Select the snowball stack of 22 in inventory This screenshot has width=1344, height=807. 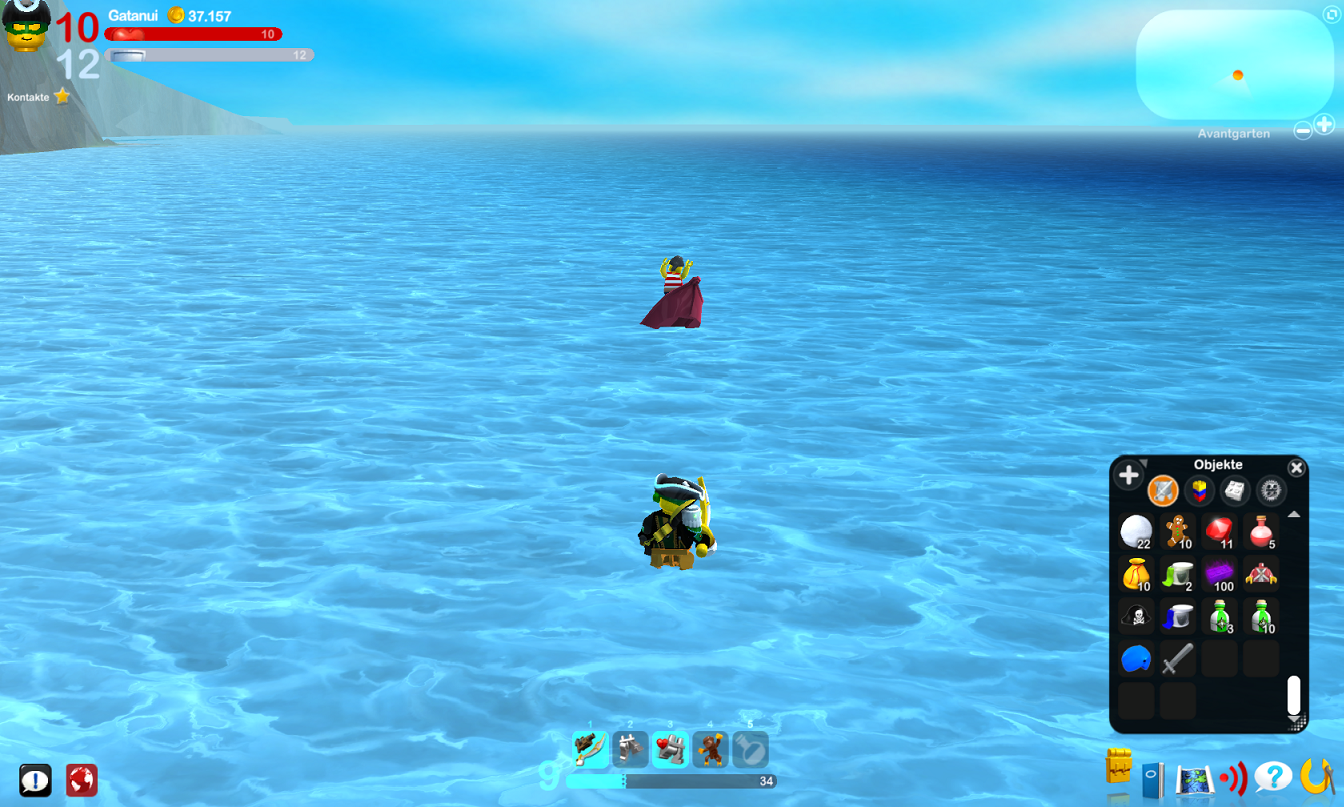pyautogui.click(x=1135, y=532)
